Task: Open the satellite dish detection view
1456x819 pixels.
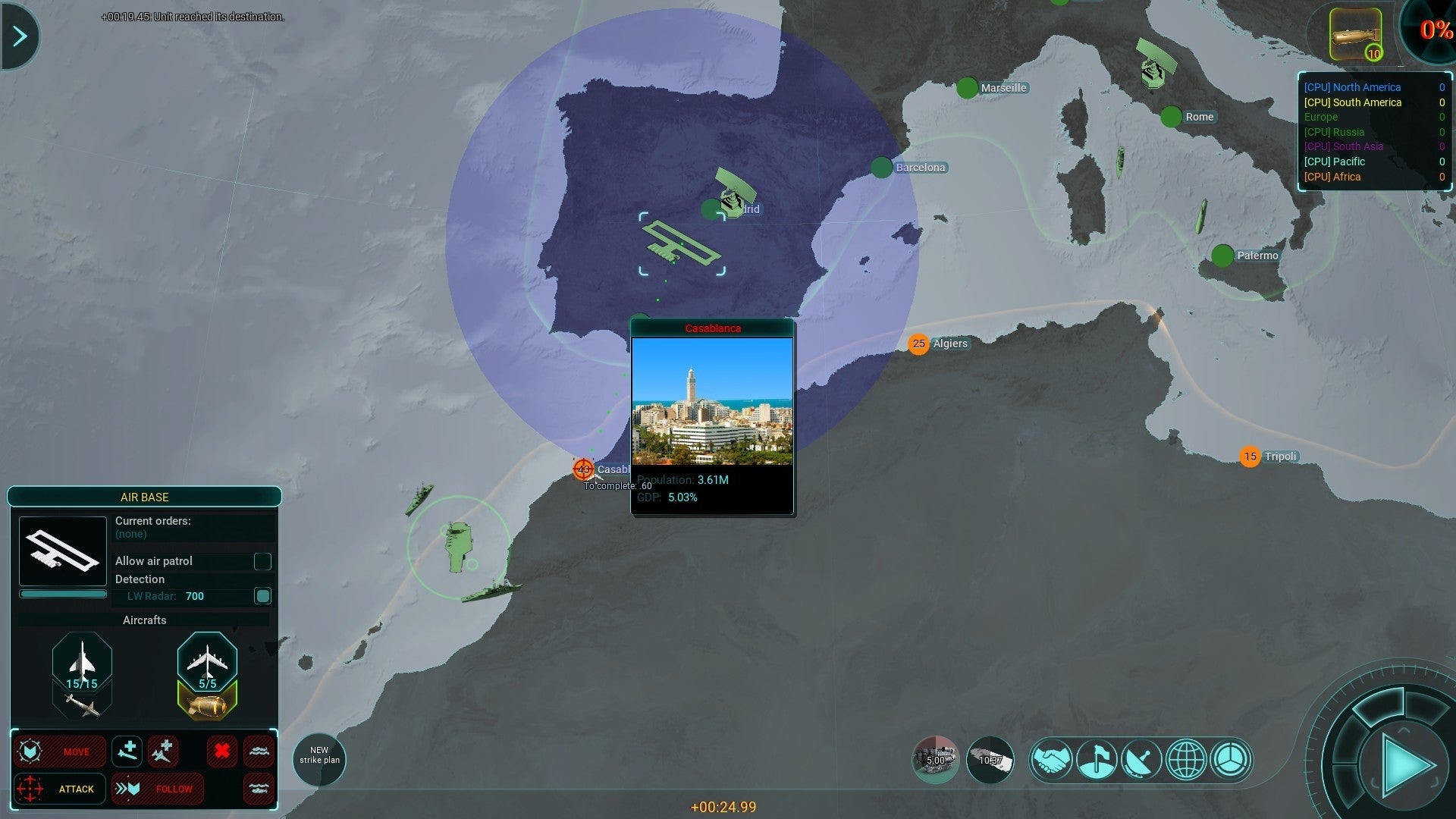Action: click(x=1143, y=758)
